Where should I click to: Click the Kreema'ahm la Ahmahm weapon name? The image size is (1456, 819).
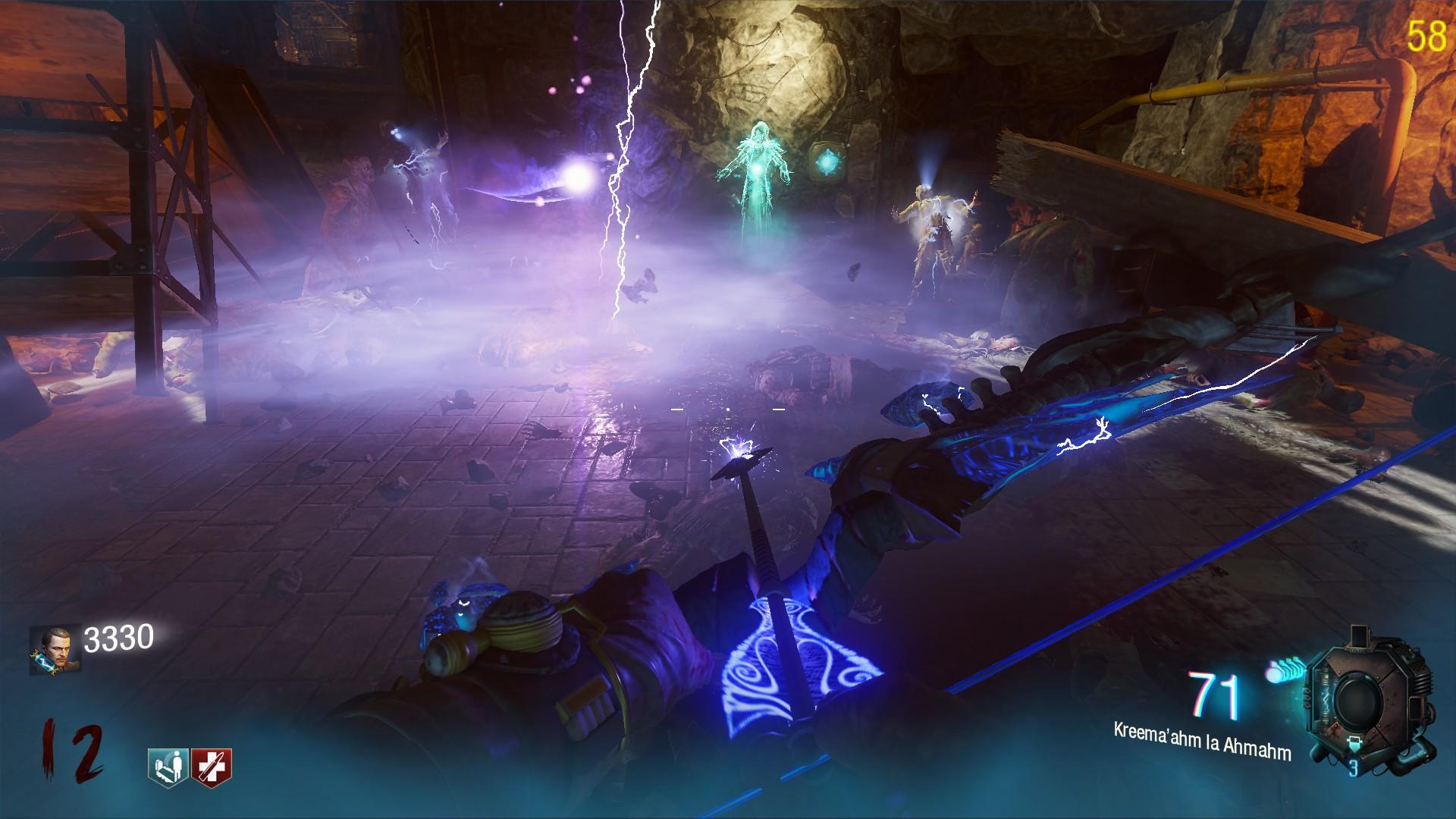pos(1202,741)
